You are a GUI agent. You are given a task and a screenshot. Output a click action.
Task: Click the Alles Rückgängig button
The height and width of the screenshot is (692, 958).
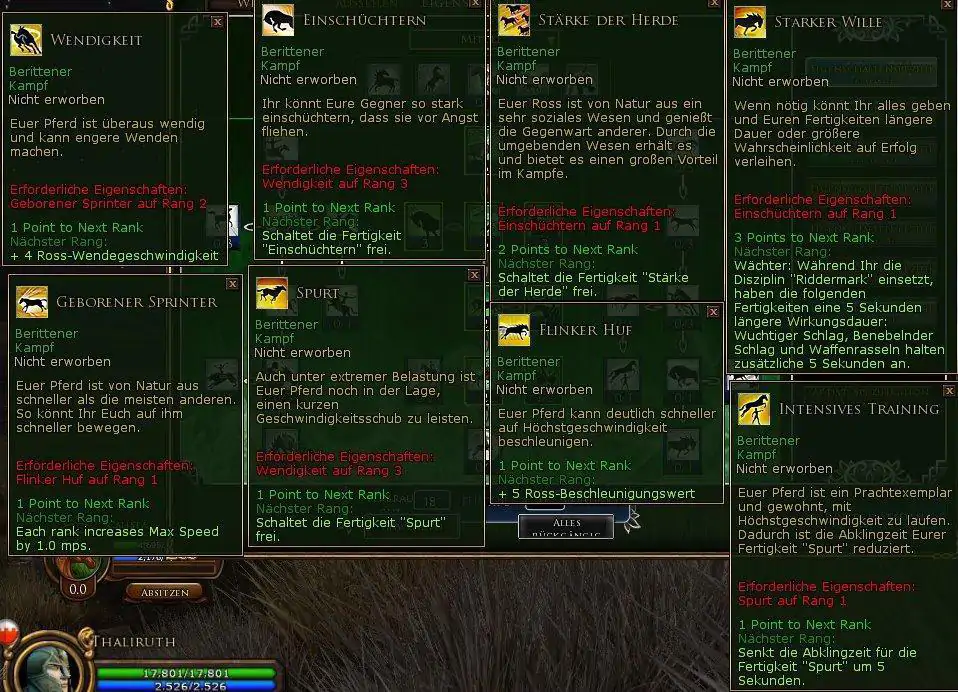565,526
